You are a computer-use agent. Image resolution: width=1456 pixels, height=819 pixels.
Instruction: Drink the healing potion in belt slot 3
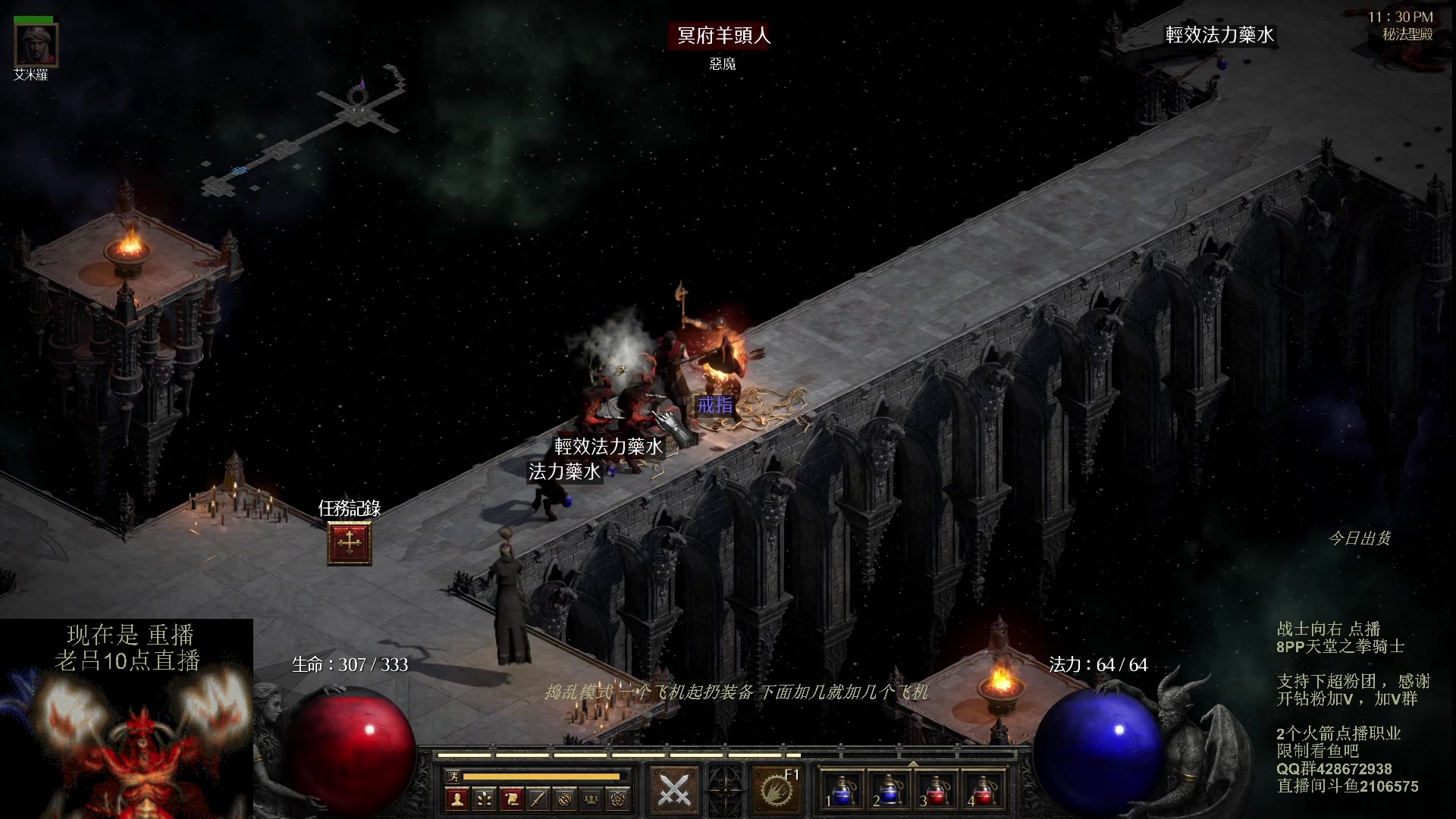click(x=937, y=791)
